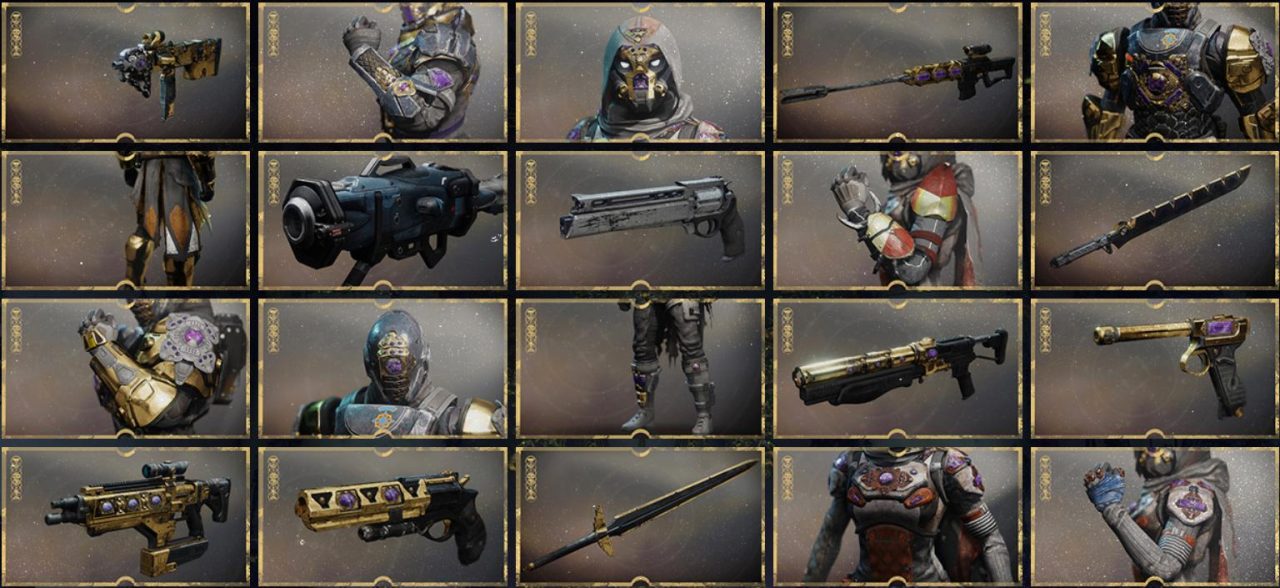Pick the gold-barreled gun with black stock

tap(897, 368)
